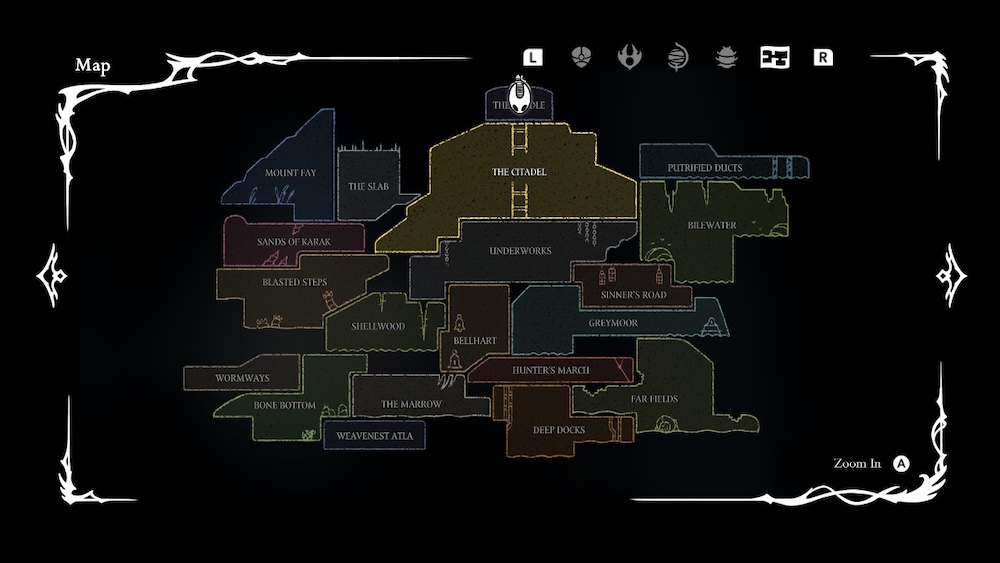Viewport: 1000px width, 563px height.
Task: Switch to the mask-shaped inventory tab
Action: pos(581,57)
